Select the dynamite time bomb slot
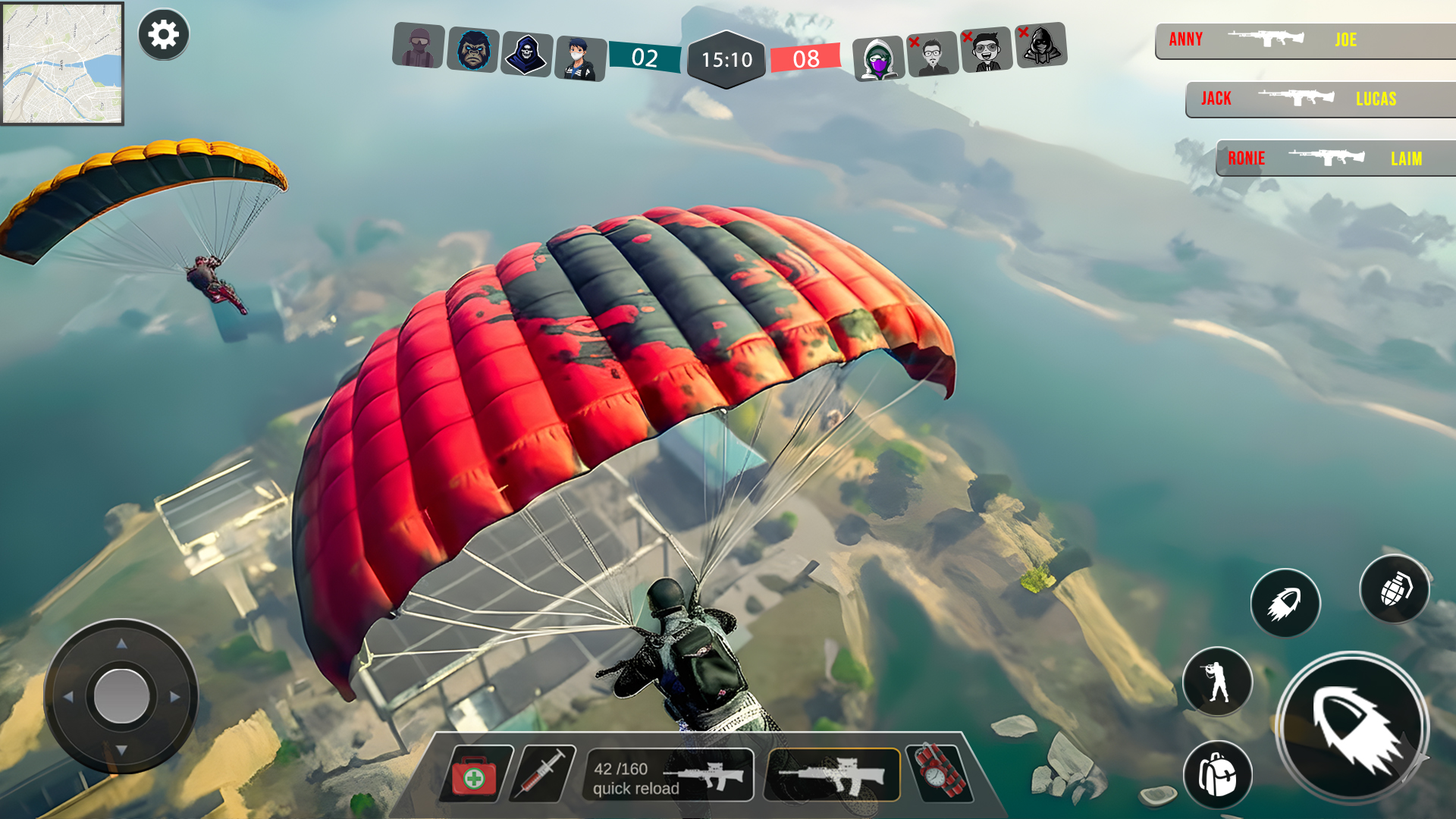The height and width of the screenshot is (819, 1456). (x=940, y=773)
